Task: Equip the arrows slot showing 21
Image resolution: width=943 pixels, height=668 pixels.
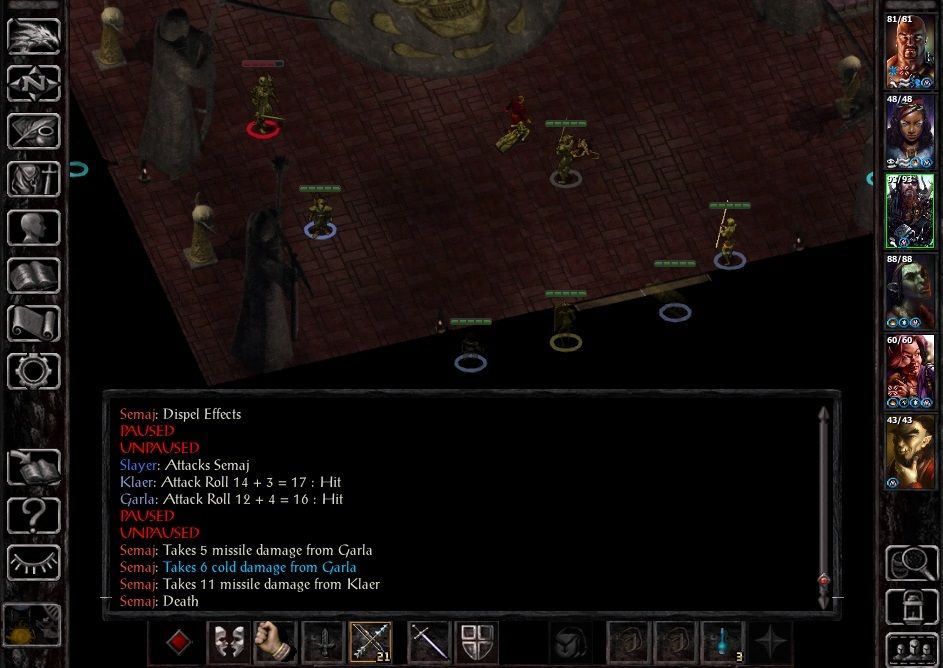Action: coord(370,642)
